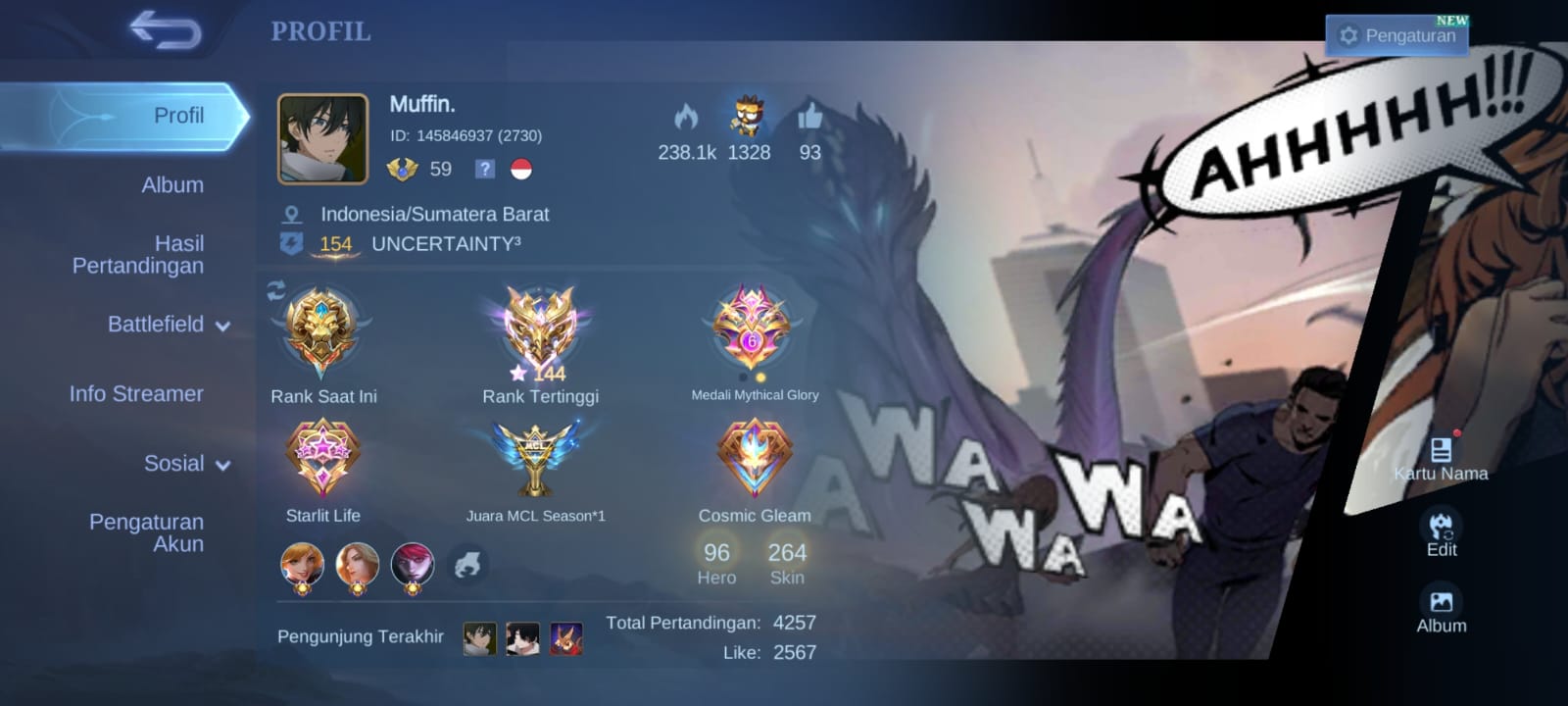Open Pengaturan Akun account settings

(x=146, y=532)
